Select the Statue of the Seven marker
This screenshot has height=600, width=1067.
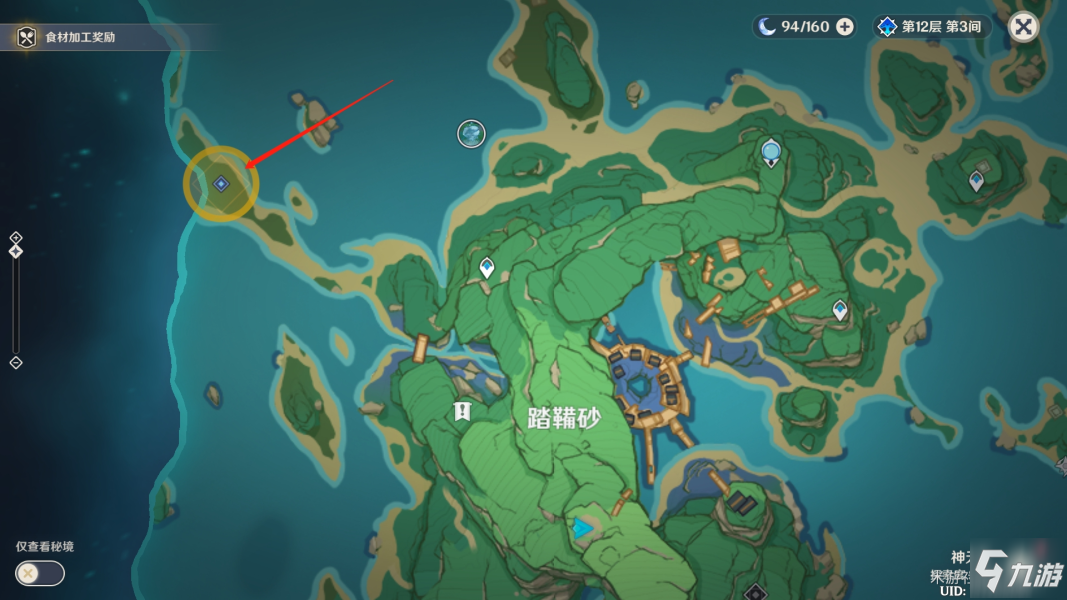pyautogui.click(x=771, y=153)
